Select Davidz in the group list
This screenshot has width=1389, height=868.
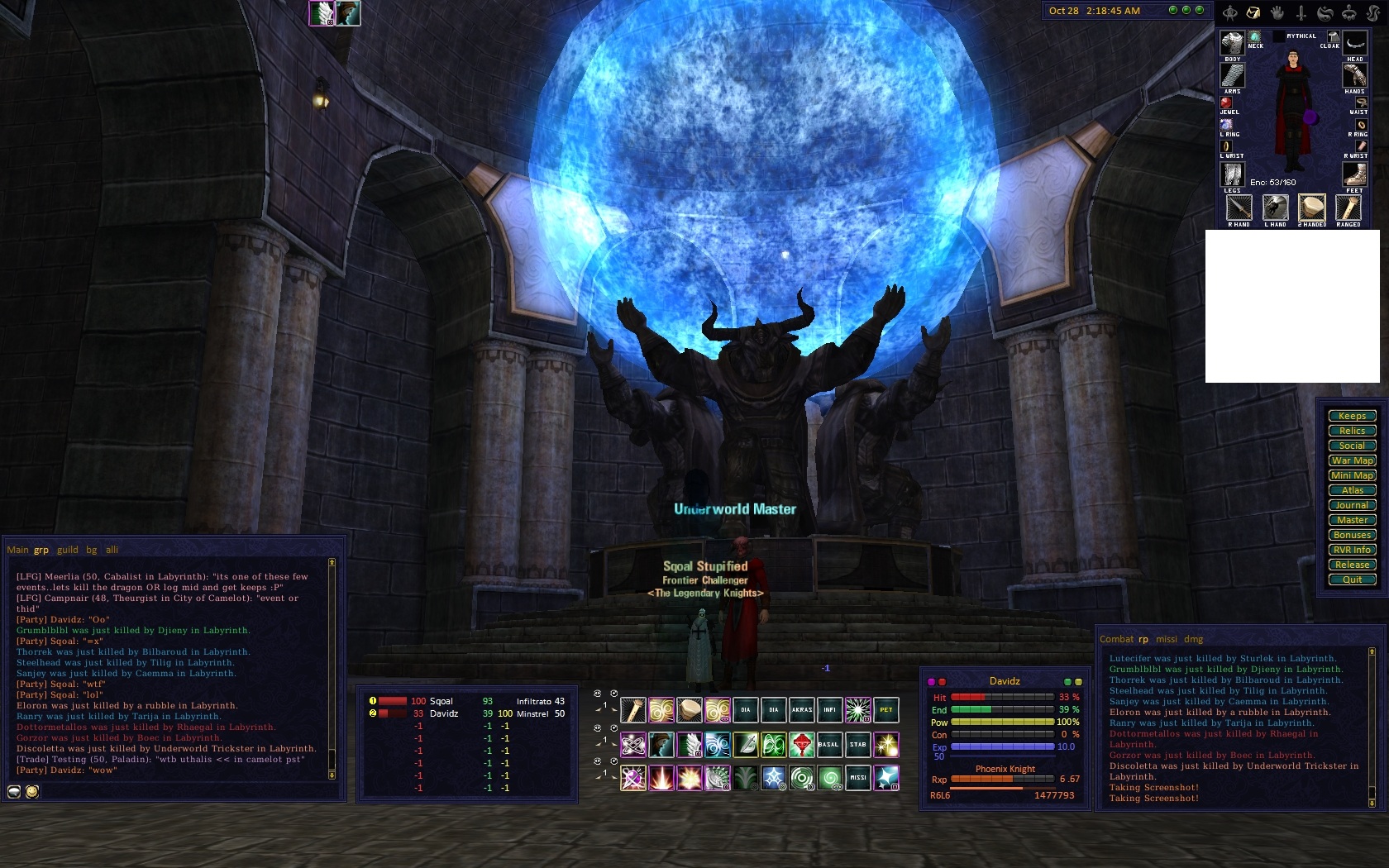(x=444, y=713)
